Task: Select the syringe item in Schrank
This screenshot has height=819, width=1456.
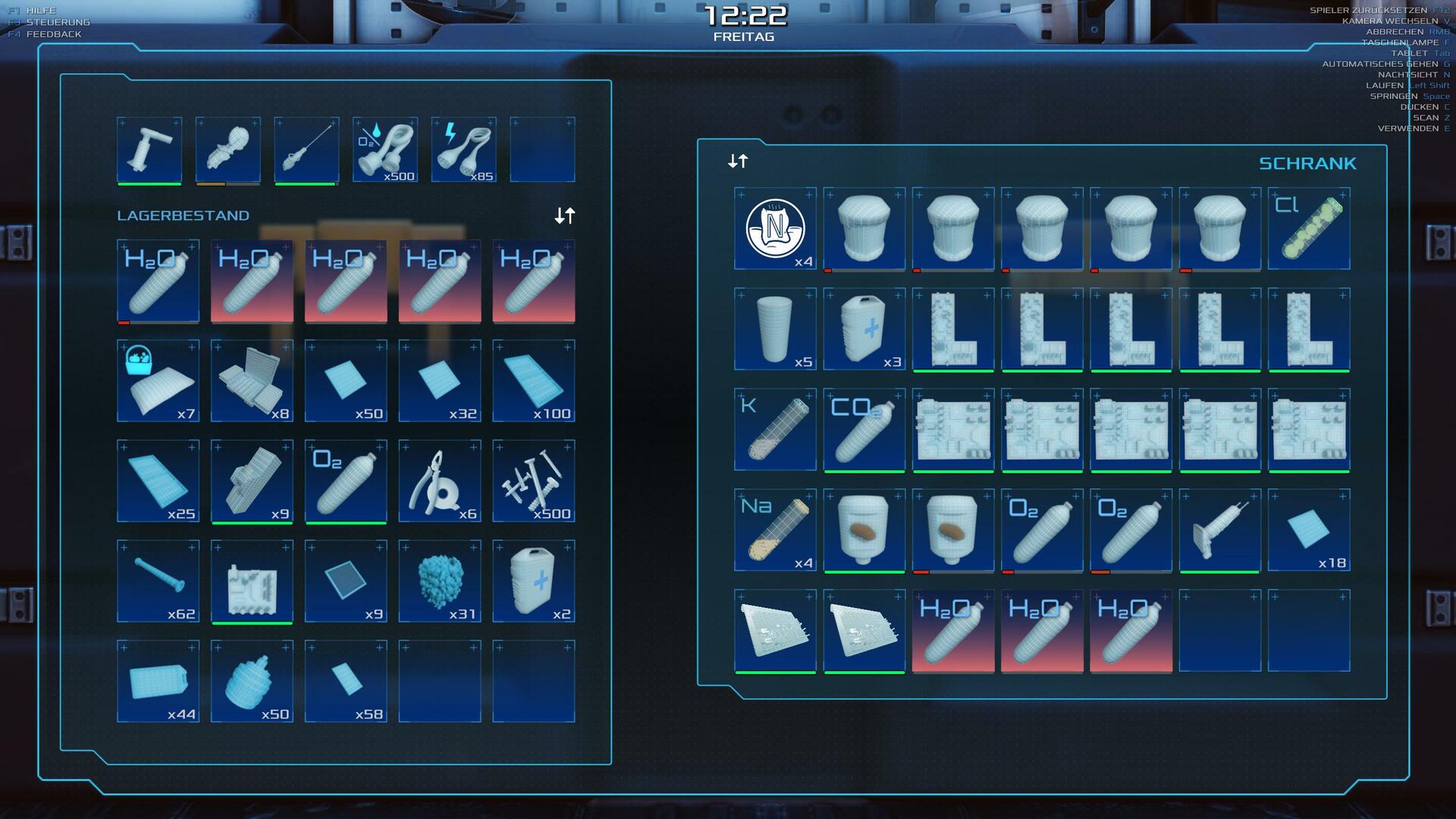Action: tap(1219, 529)
